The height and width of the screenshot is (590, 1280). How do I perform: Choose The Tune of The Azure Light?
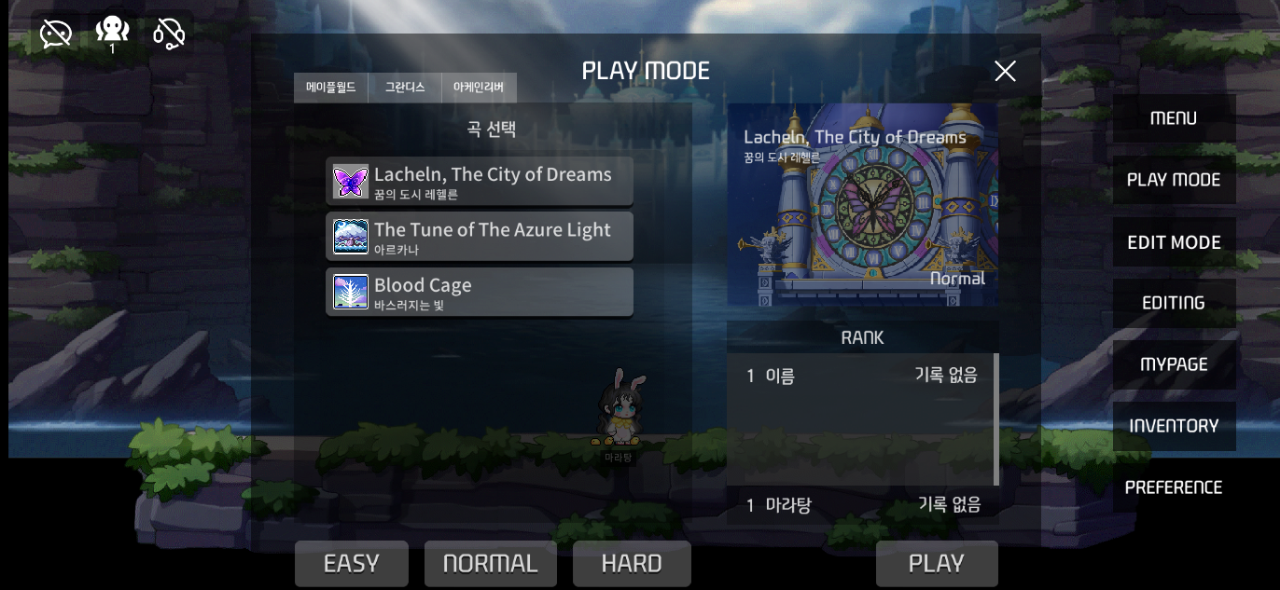click(479, 237)
